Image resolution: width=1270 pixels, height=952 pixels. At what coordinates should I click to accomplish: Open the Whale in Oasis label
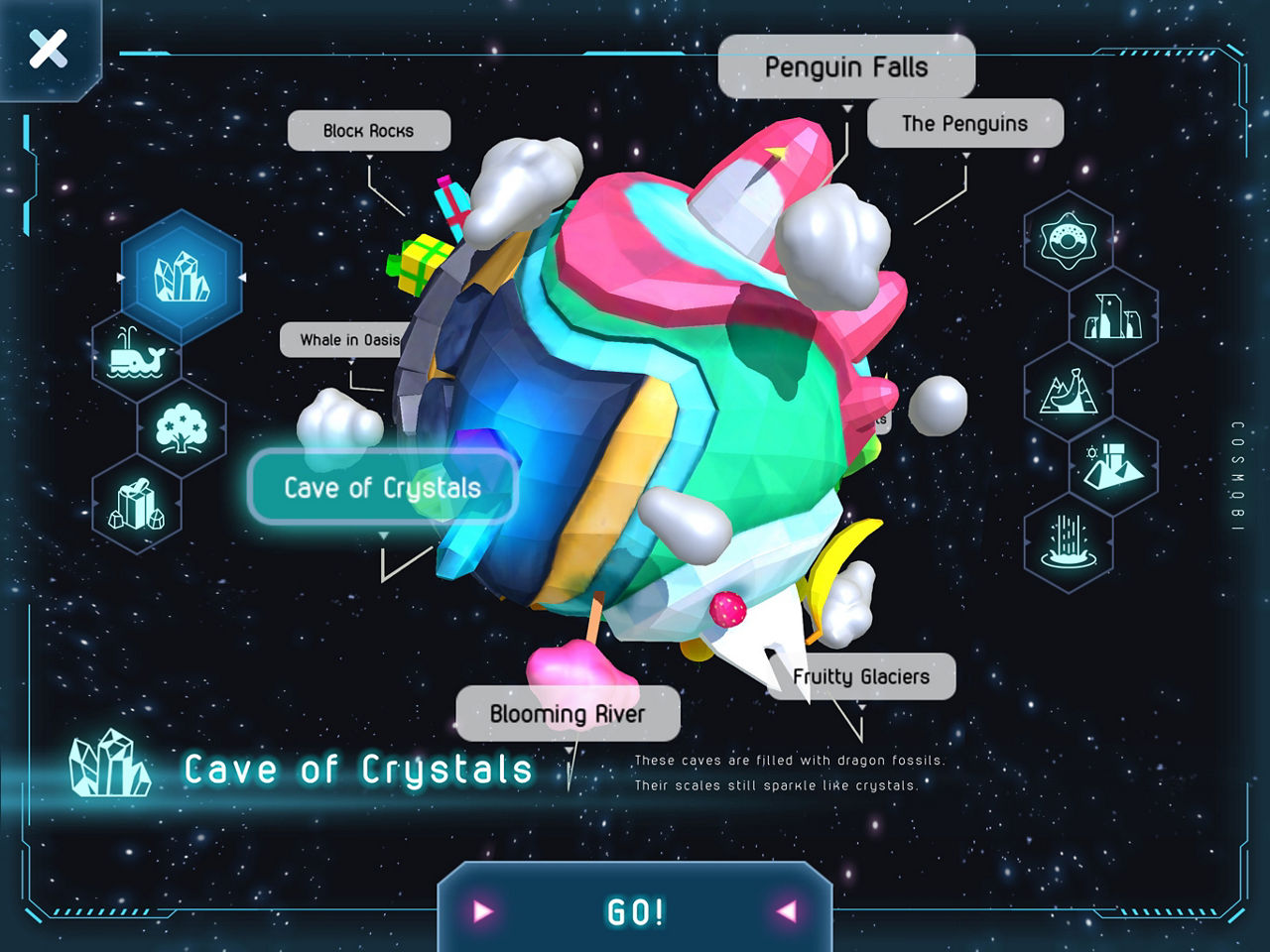click(x=342, y=340)
